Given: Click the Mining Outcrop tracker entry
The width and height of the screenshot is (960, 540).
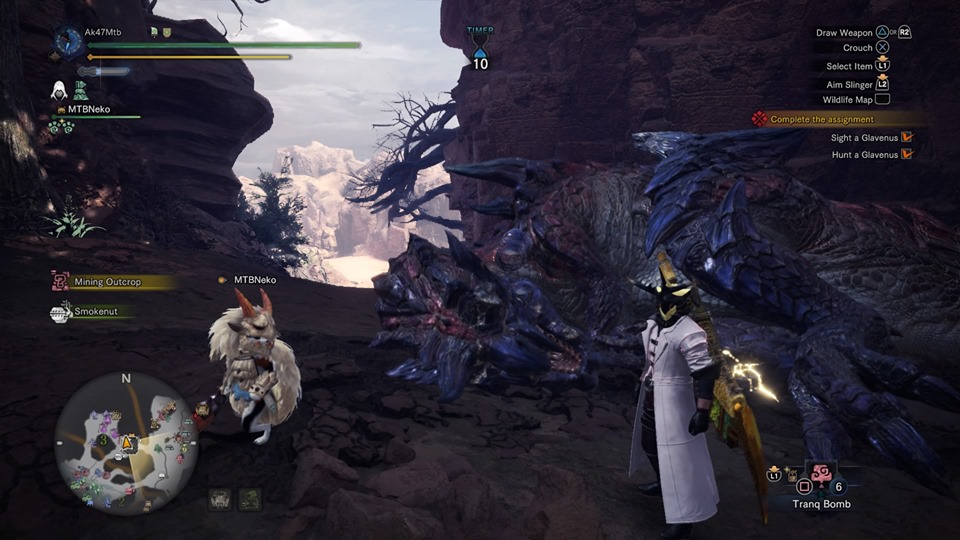Looking at the screenshot, I should coord(108,282).
